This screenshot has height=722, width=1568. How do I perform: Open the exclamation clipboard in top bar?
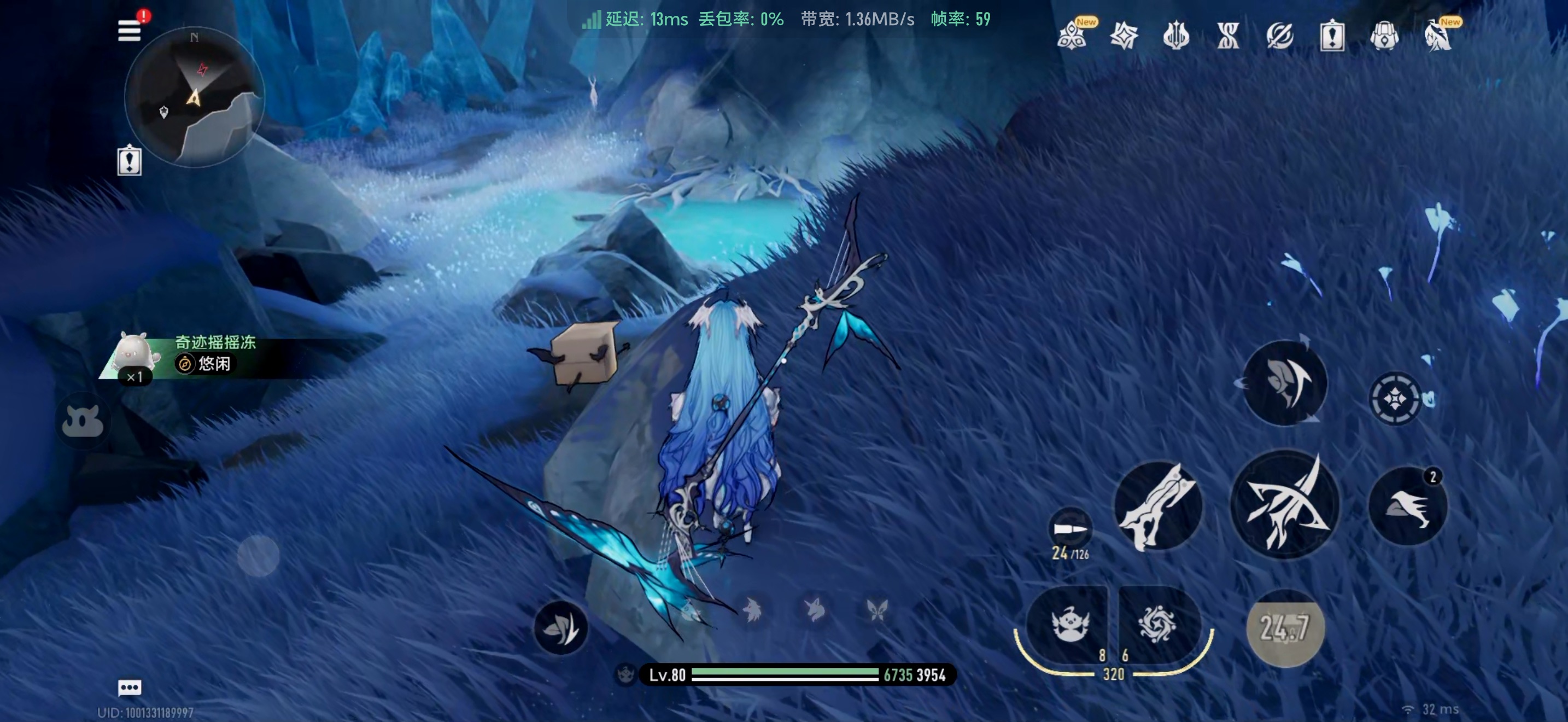(x=1332, y=36)
